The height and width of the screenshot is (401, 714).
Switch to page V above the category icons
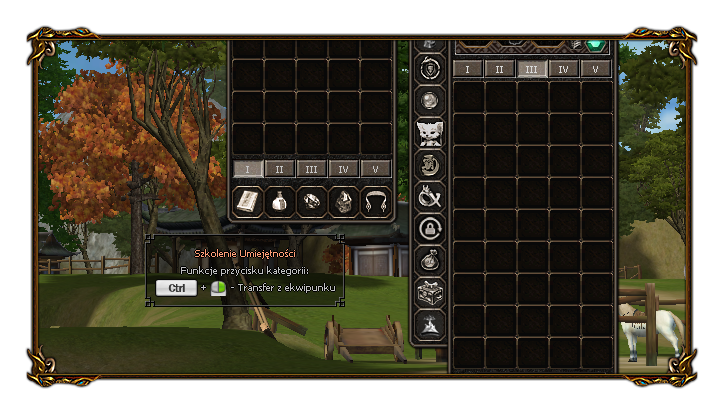click(376, 169)
